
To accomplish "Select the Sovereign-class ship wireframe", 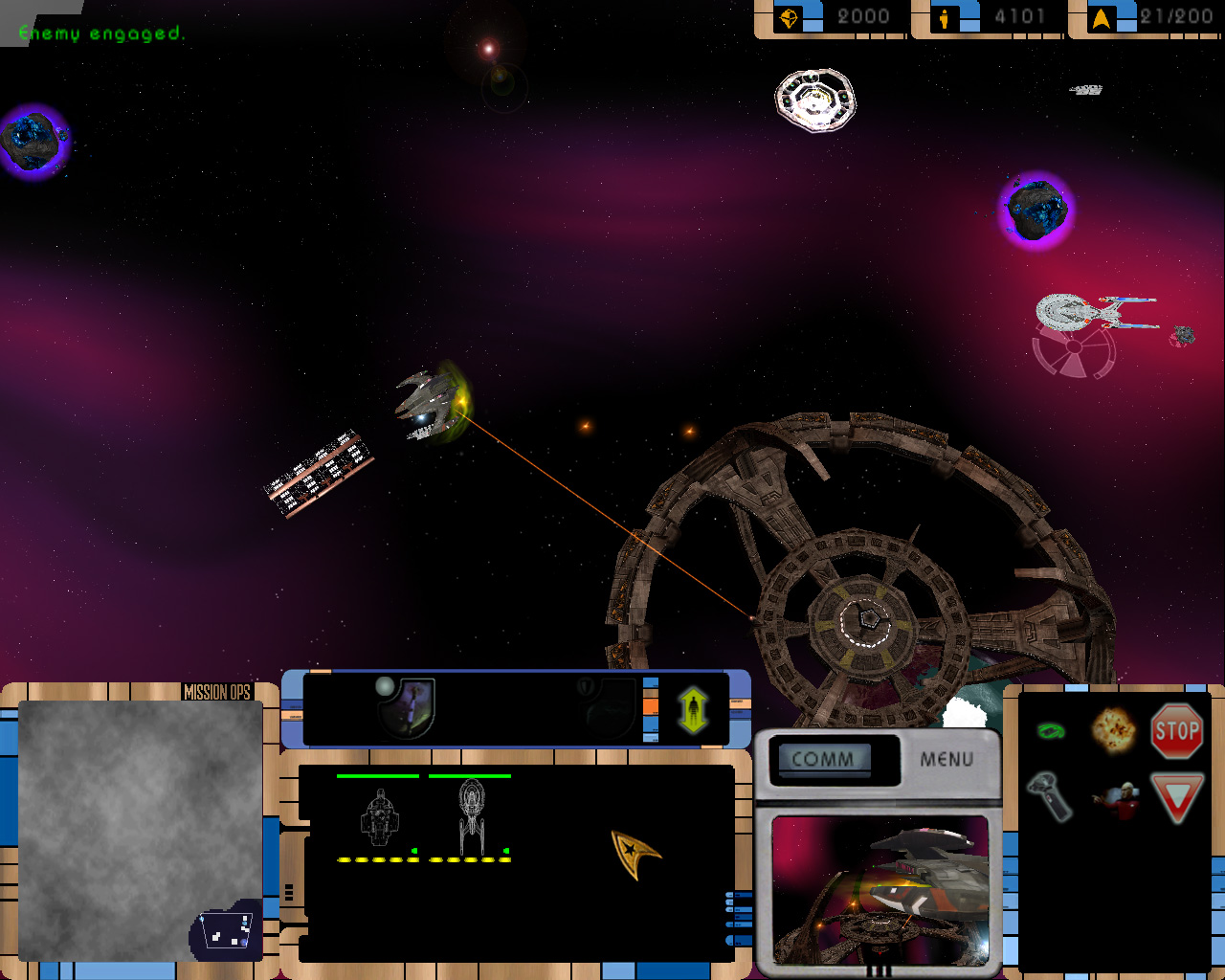I will (471, 817).
